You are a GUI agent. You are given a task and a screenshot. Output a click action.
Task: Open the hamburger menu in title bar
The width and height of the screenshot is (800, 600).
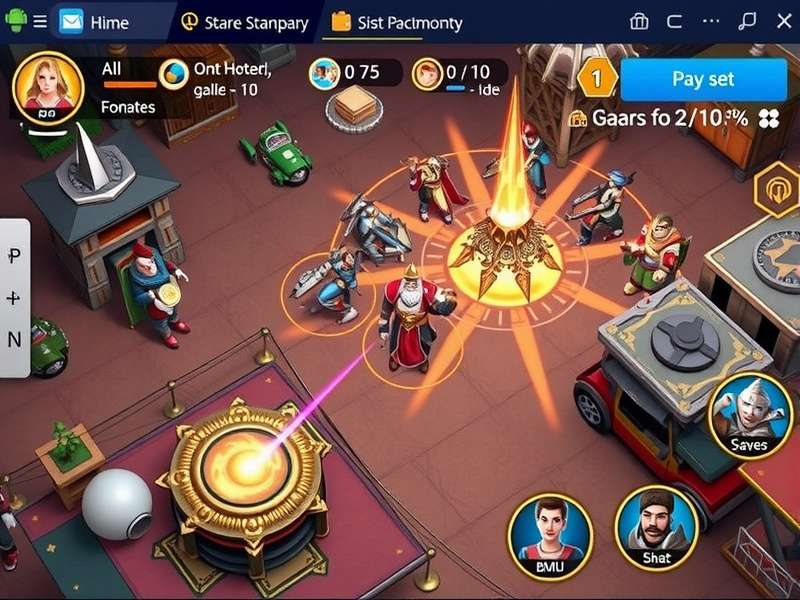click(x=40, y=22)
